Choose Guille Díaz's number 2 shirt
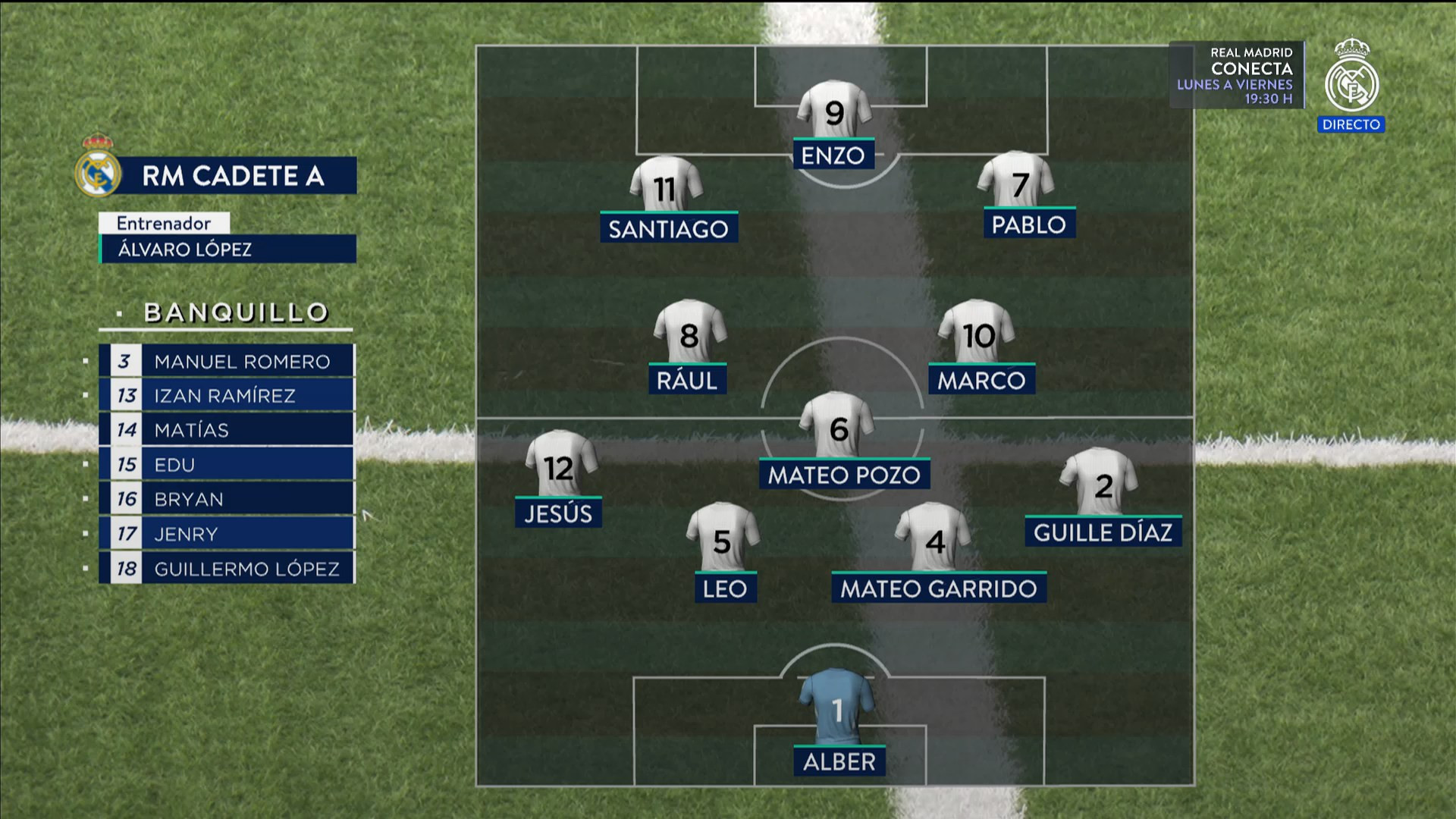The height and width of the screenshot is (819, 1456). pos(1101,482)
